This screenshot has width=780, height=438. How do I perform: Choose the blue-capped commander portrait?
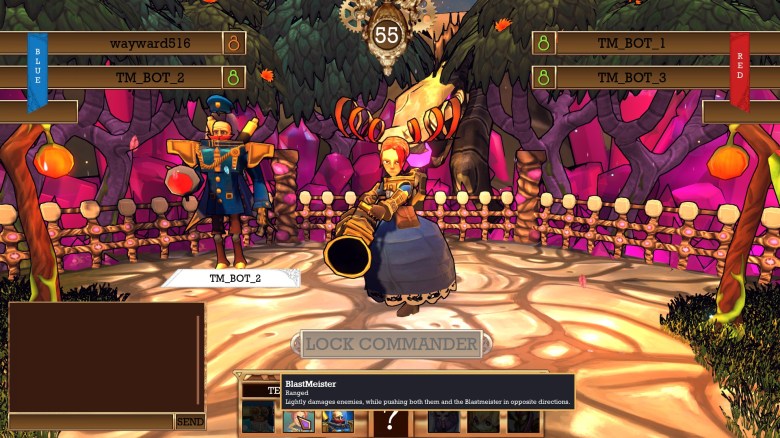tap(337, 421)
